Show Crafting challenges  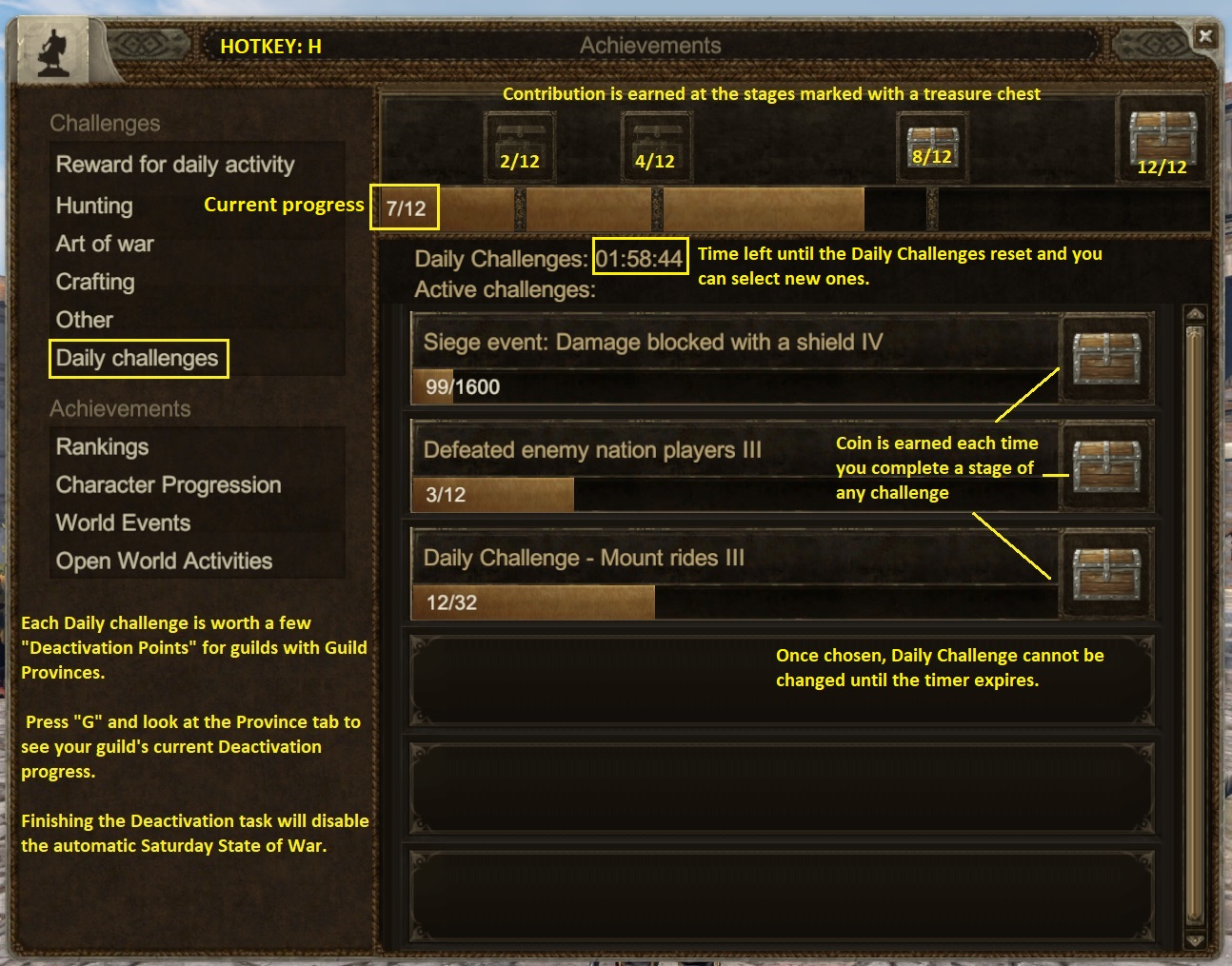pyautogui.click(x=95, y=282)
